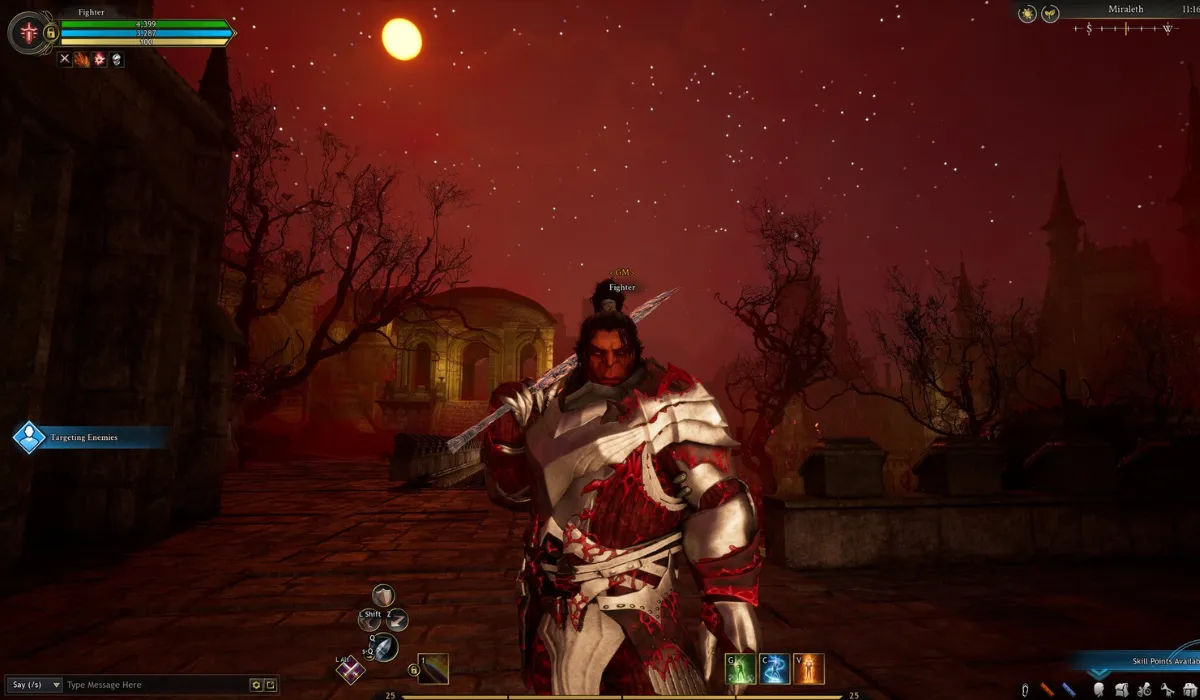Toggle the gold padlock beside the health bars
Image resolution: width=1200 pixels, height=700 pixels.
51,34
